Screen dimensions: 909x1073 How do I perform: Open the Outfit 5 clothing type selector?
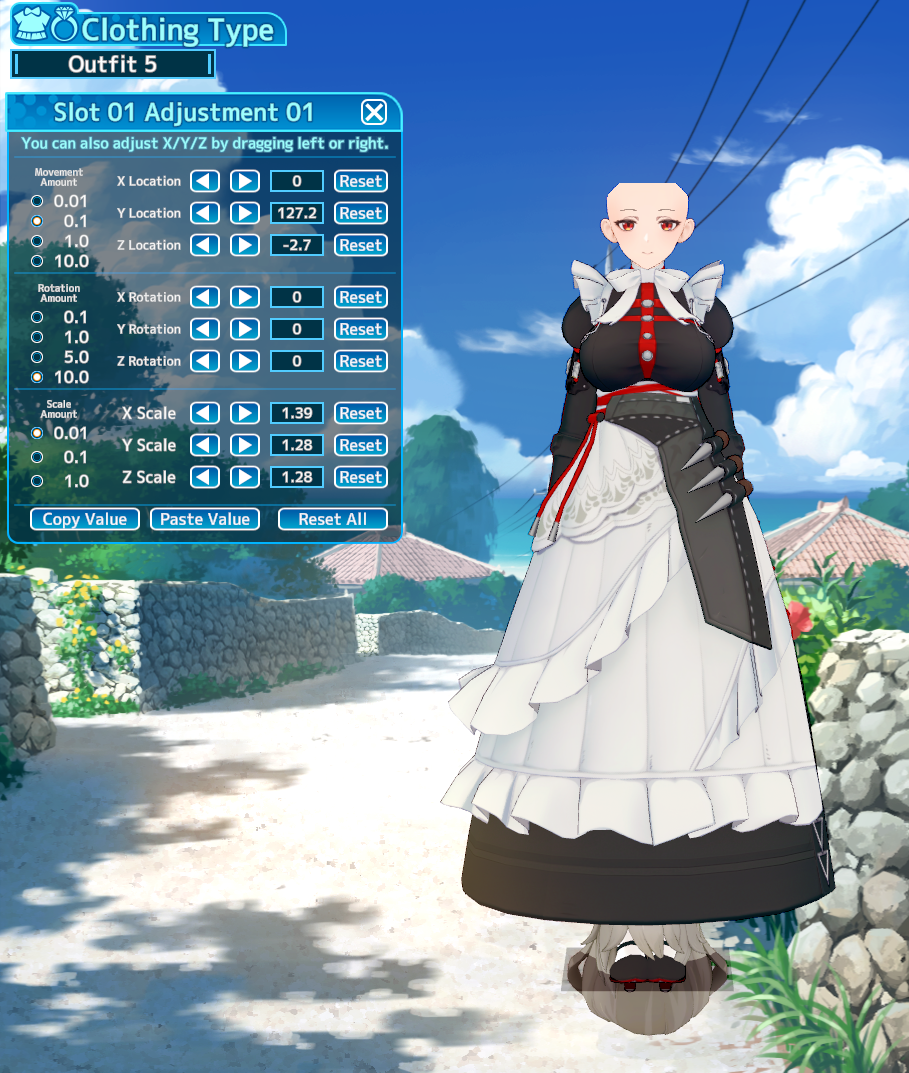[112, 65]
